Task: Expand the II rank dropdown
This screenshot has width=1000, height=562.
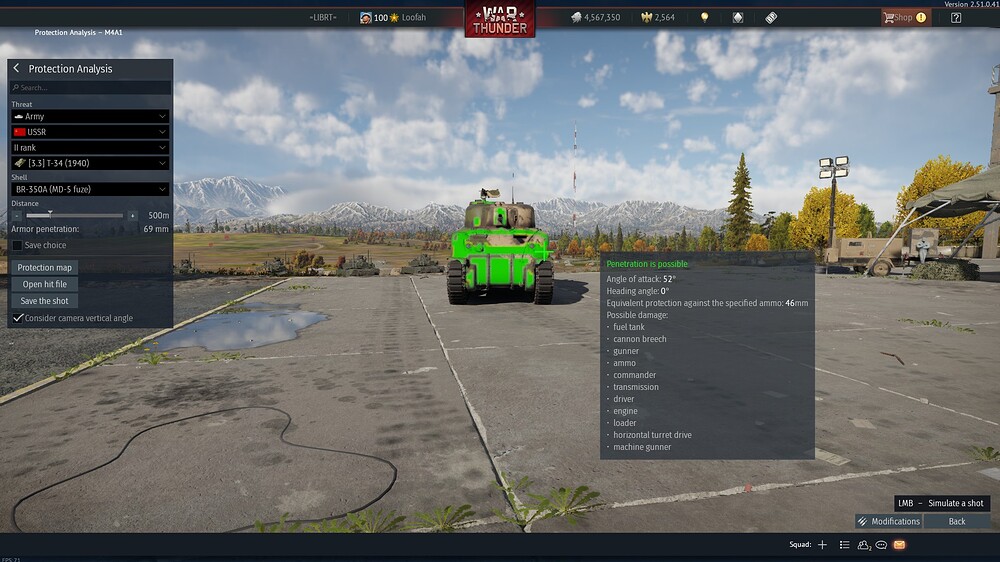Action: pos(90,148)
